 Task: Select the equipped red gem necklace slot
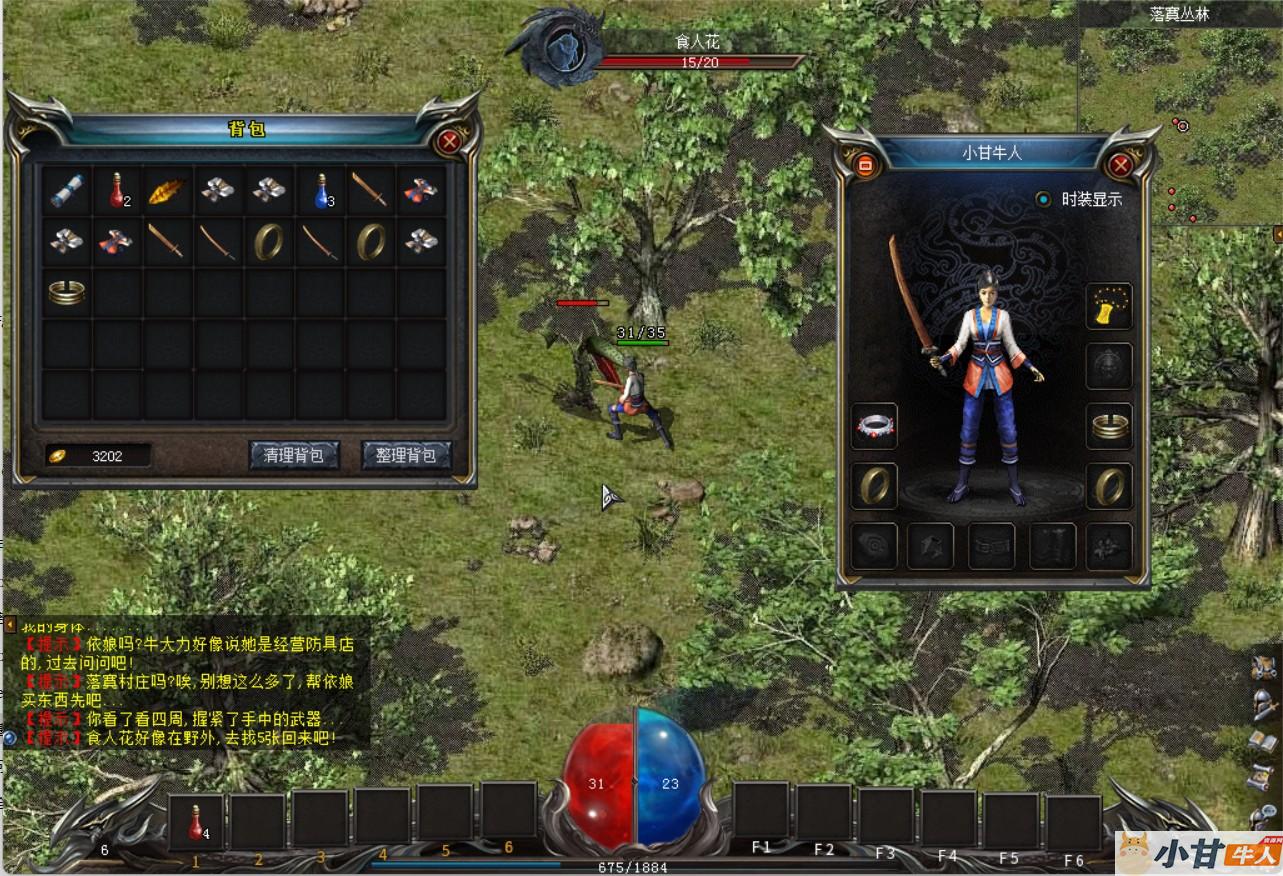click(875, 426)
